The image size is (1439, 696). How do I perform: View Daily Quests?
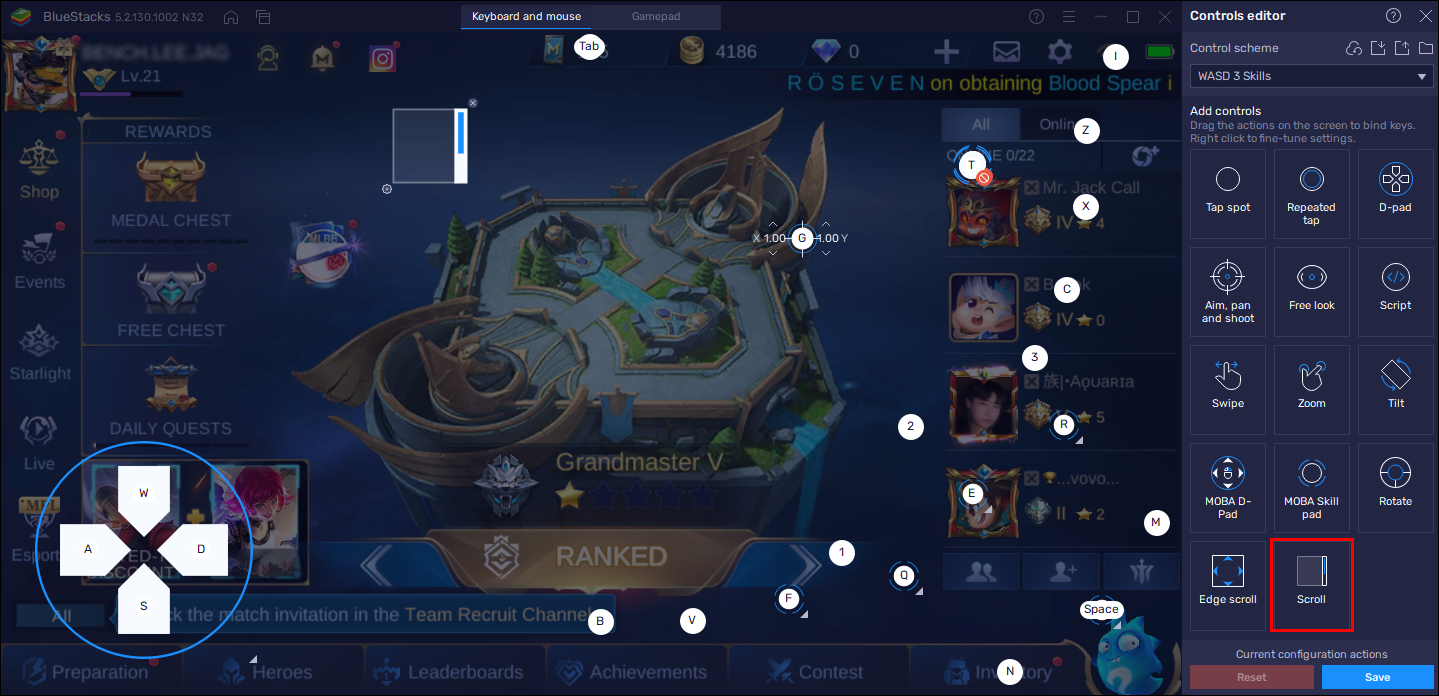coord(171,398)
